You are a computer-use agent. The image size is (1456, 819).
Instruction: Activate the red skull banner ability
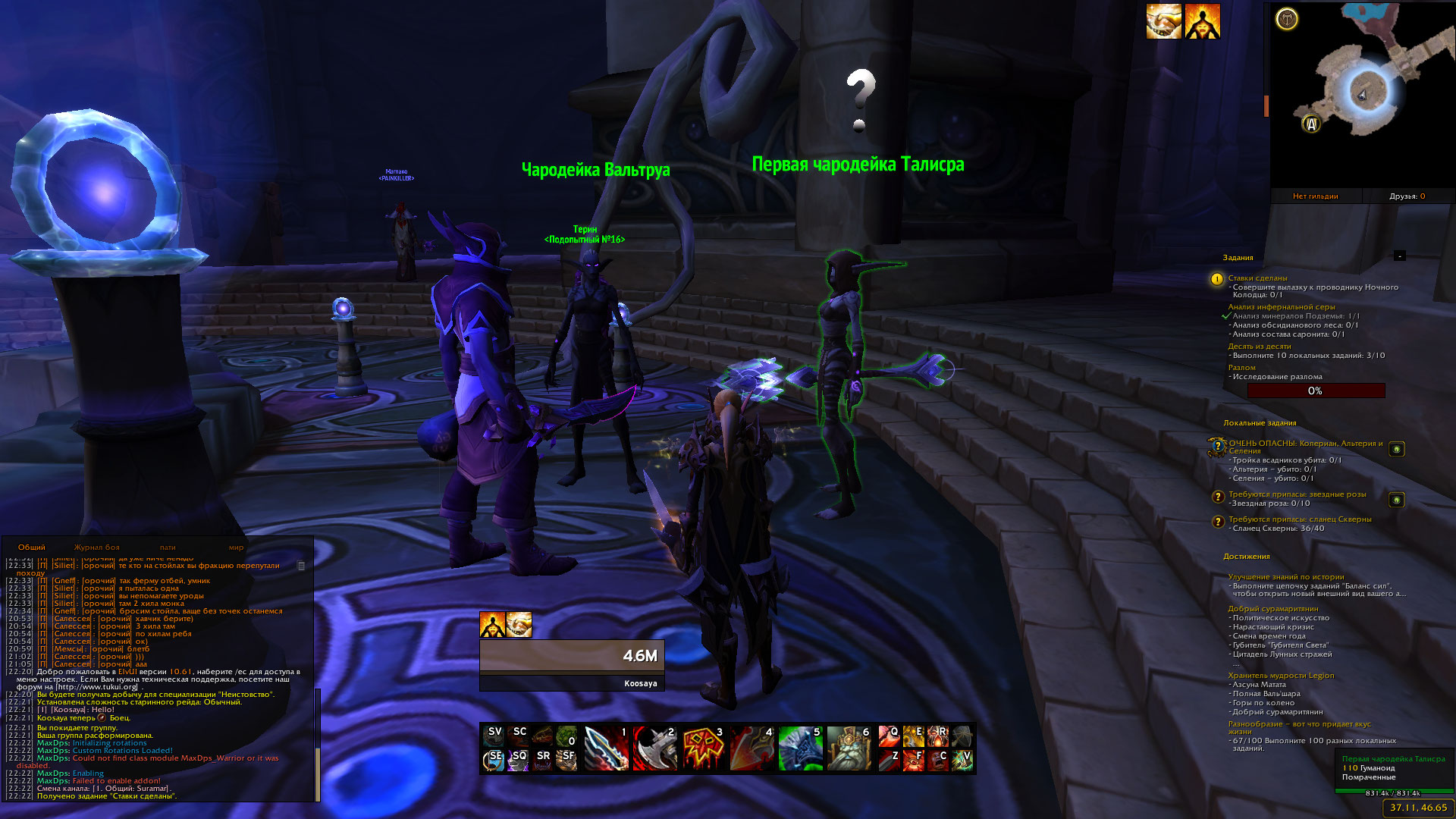(x=703, y=748)
